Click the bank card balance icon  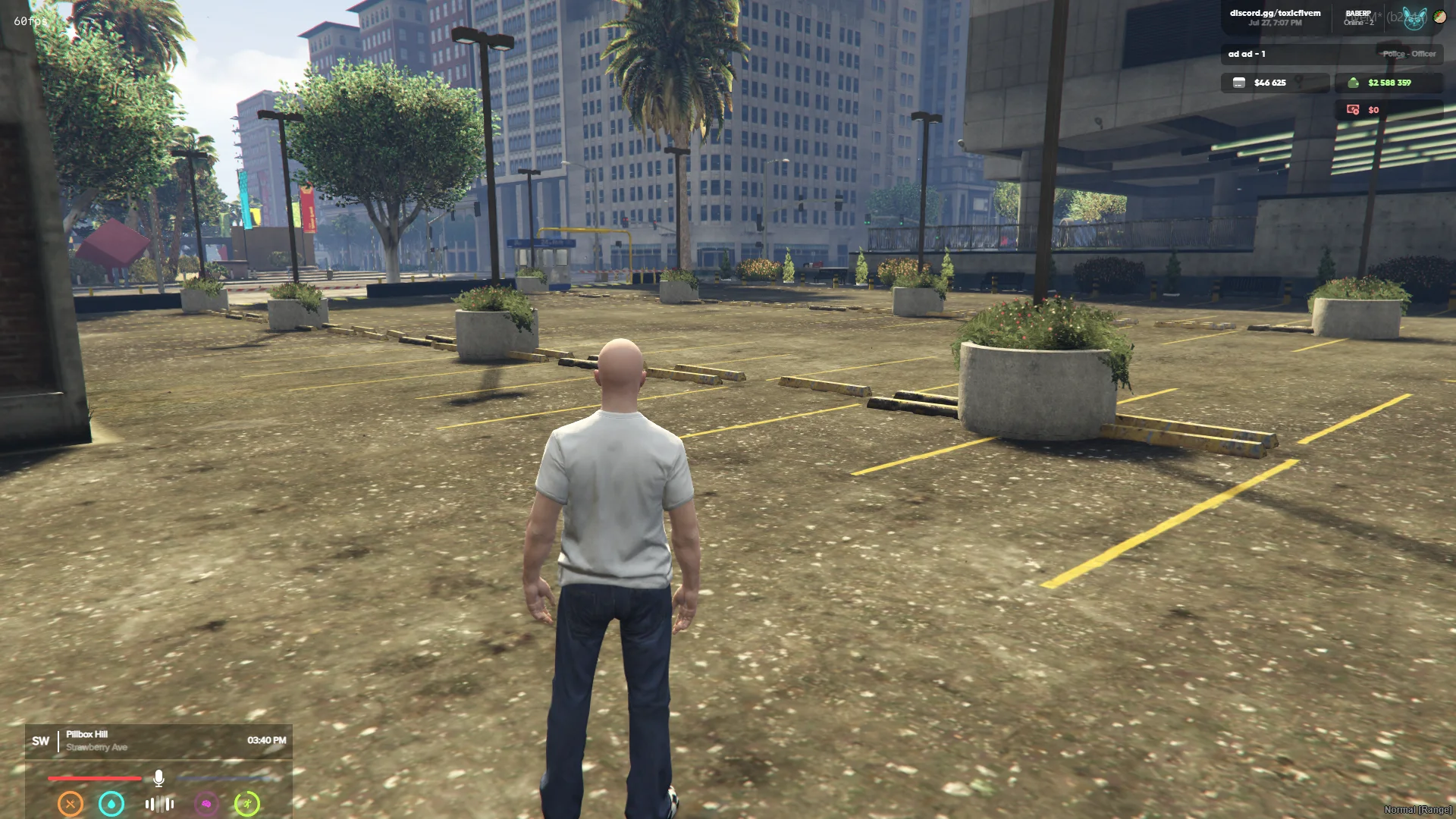[x=1239, y=83]
